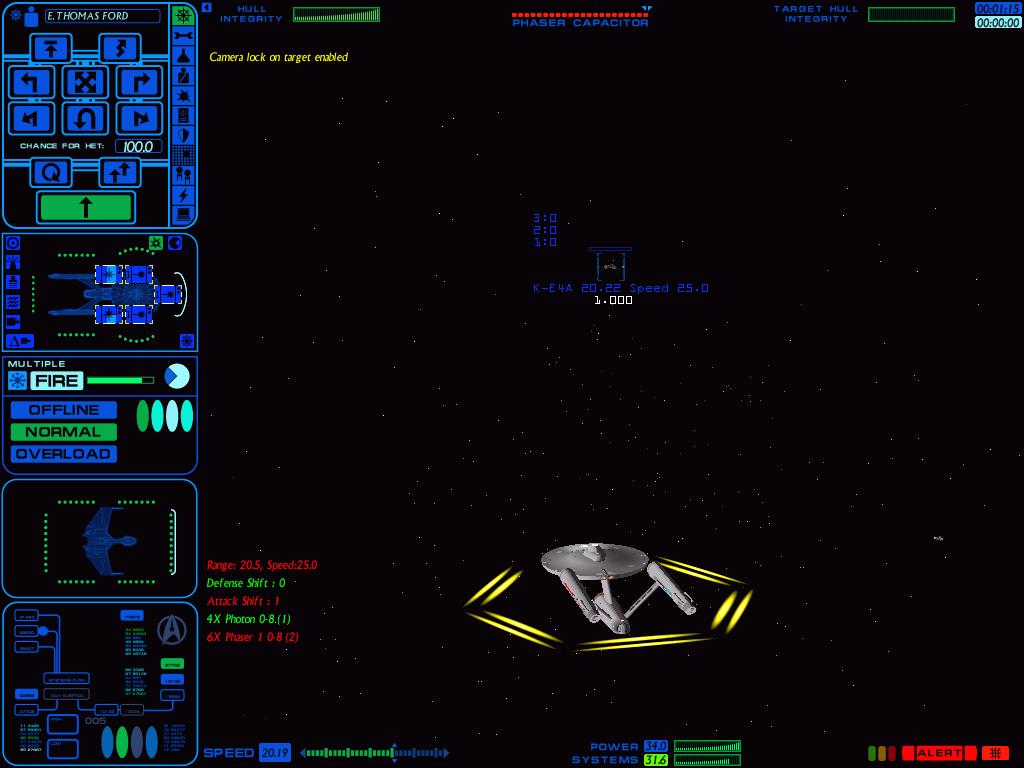Image resolution: width=1024 pixels, height=768 pixels.
Task: Open the wrench repair panel tab
Action: tap(183, 36)
